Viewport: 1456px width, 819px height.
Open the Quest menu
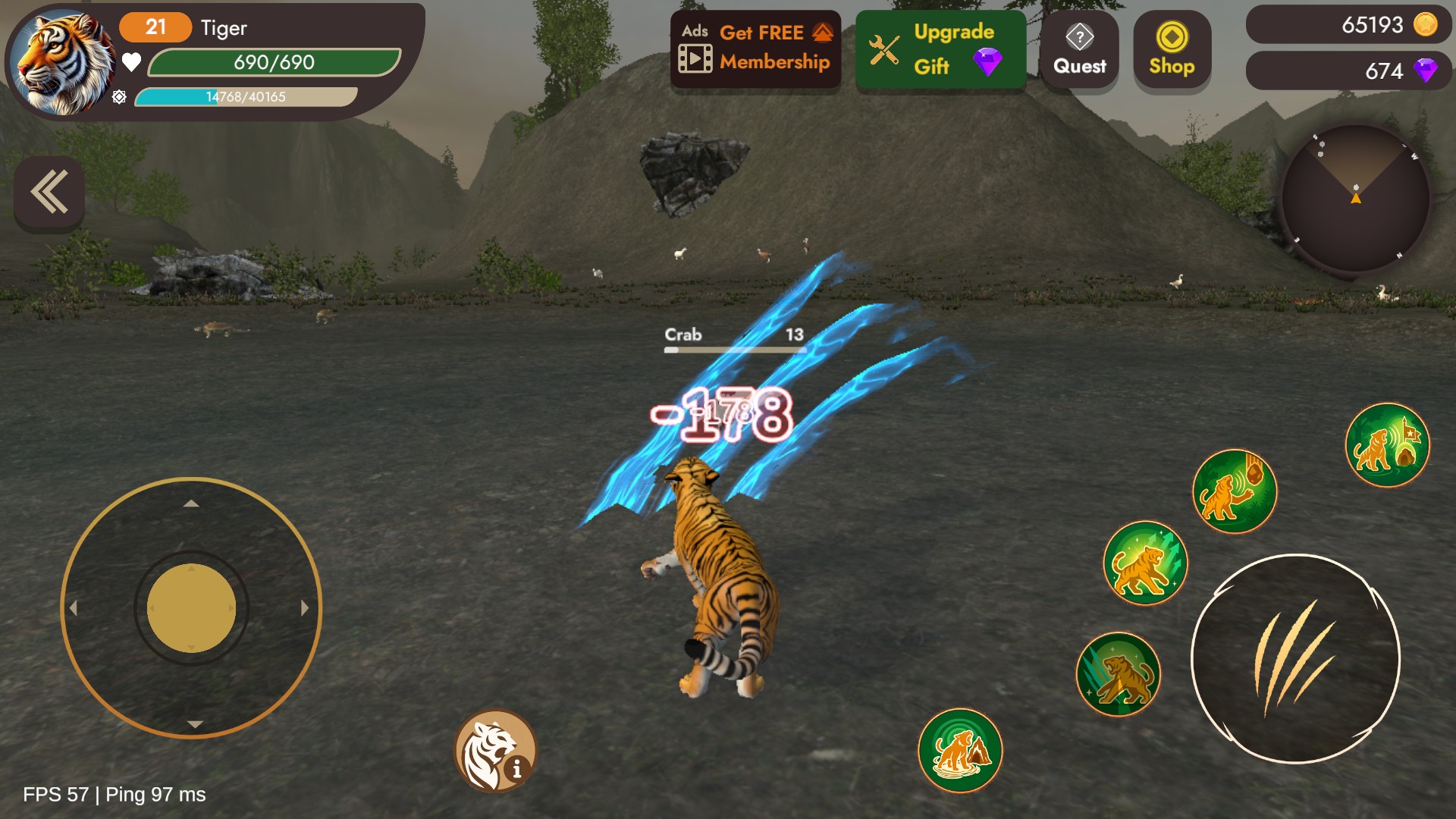[x=1079, y=50]
